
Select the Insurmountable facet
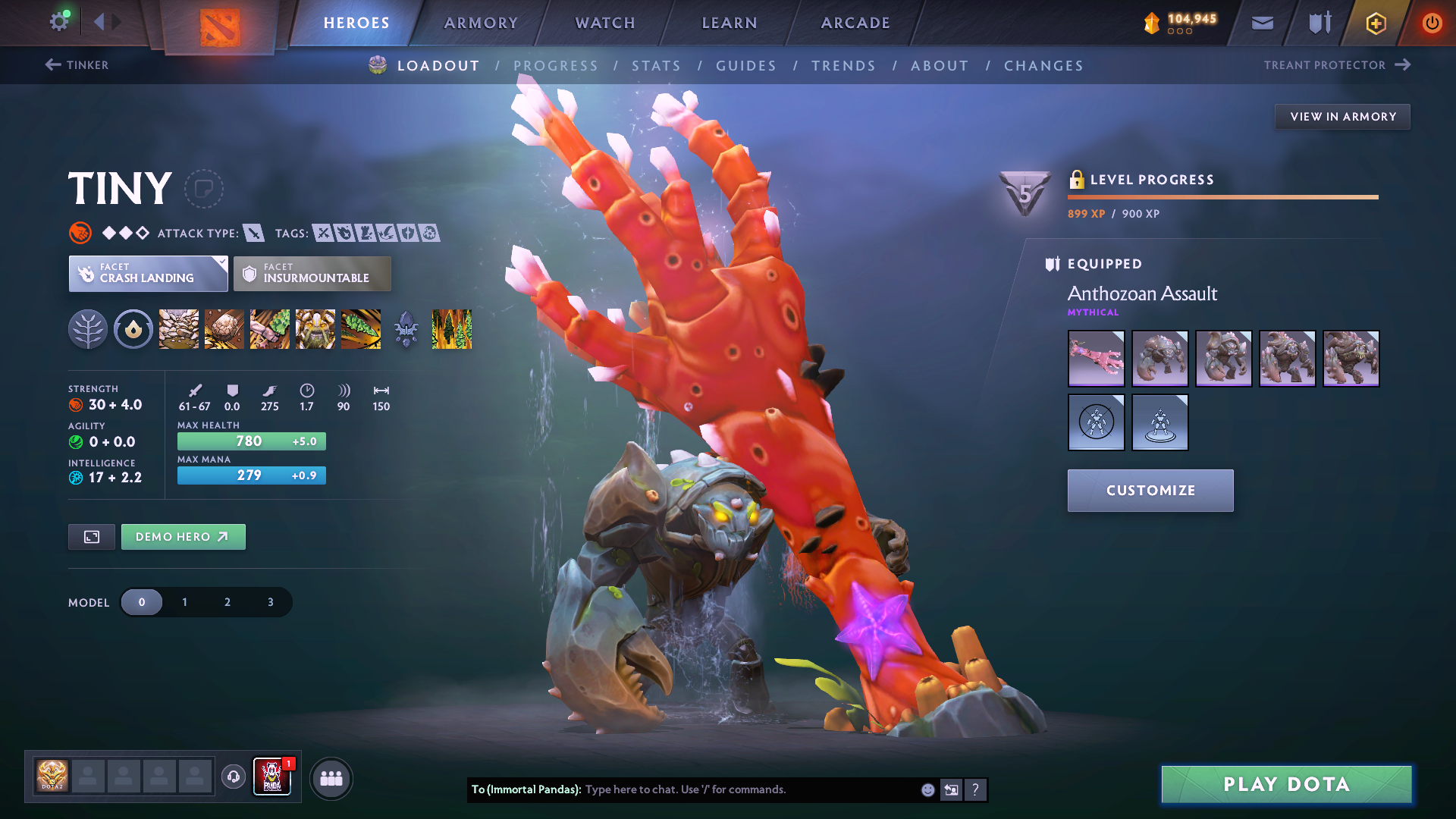[312, 274]
